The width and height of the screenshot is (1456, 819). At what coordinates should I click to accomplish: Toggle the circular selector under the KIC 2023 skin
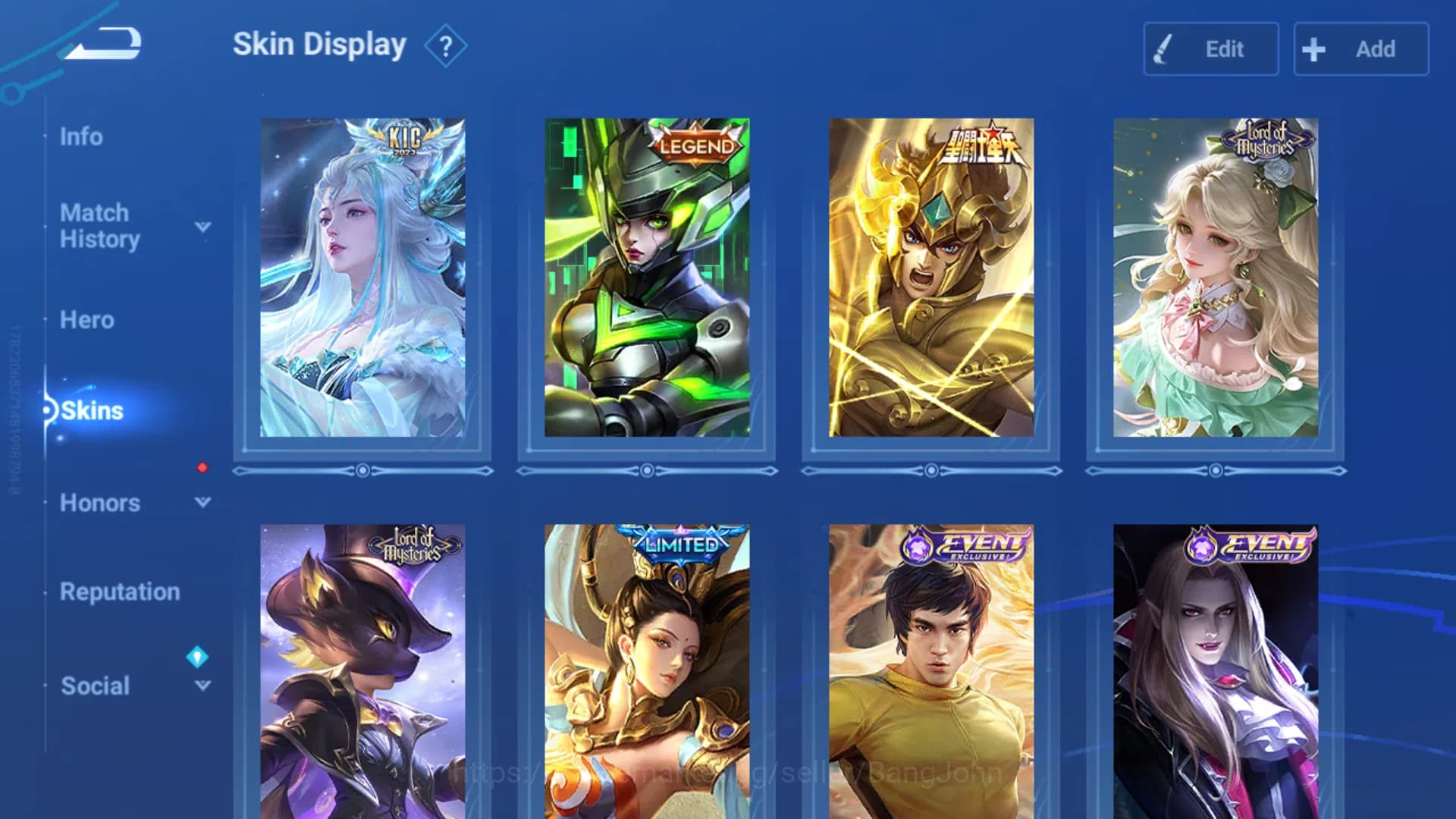pos(362,470)
